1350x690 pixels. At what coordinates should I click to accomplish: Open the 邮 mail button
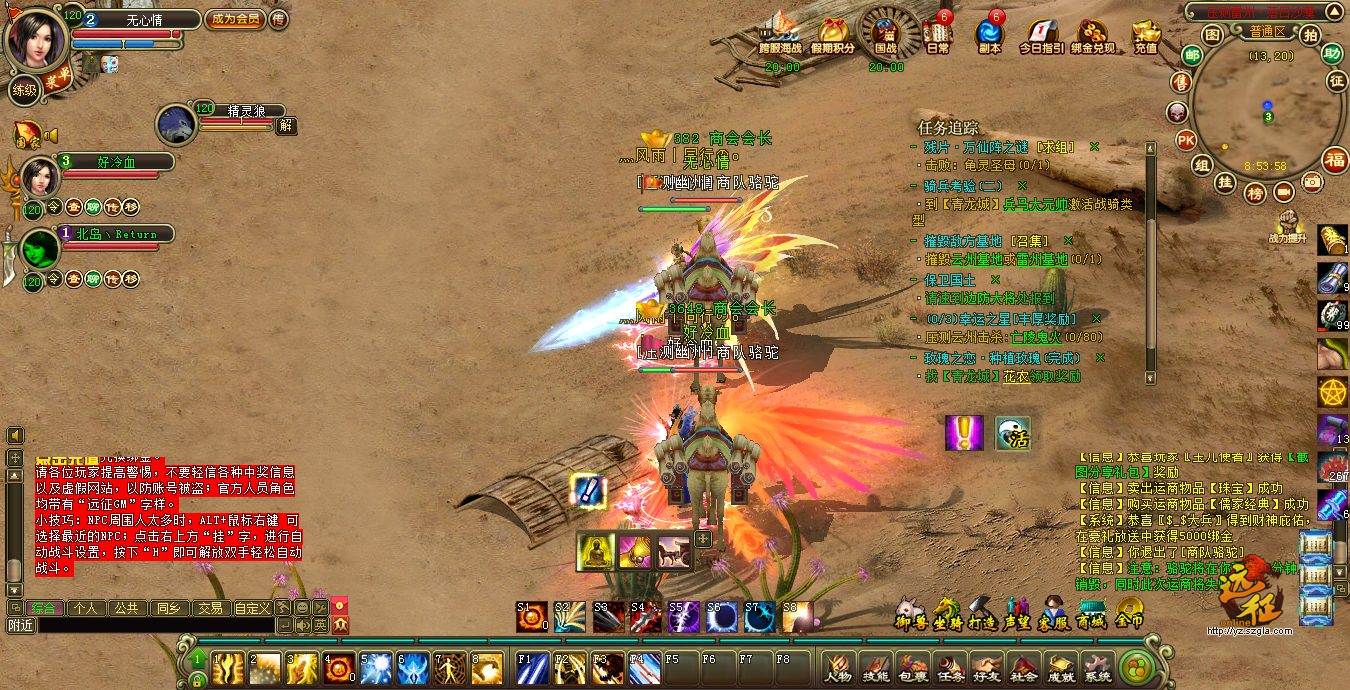(x=1191, y=54)
